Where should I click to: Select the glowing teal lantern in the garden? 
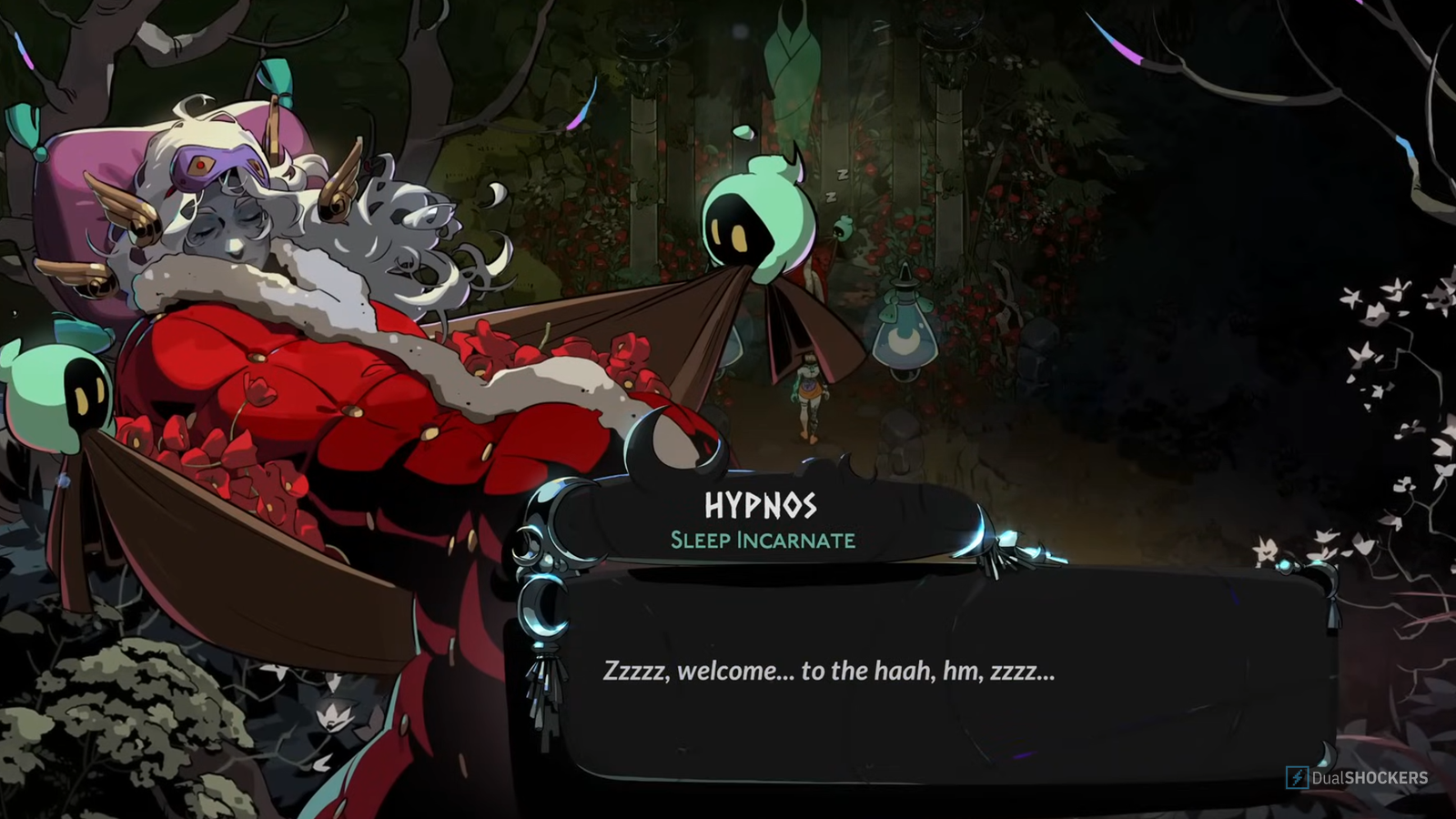coord(905,337)
